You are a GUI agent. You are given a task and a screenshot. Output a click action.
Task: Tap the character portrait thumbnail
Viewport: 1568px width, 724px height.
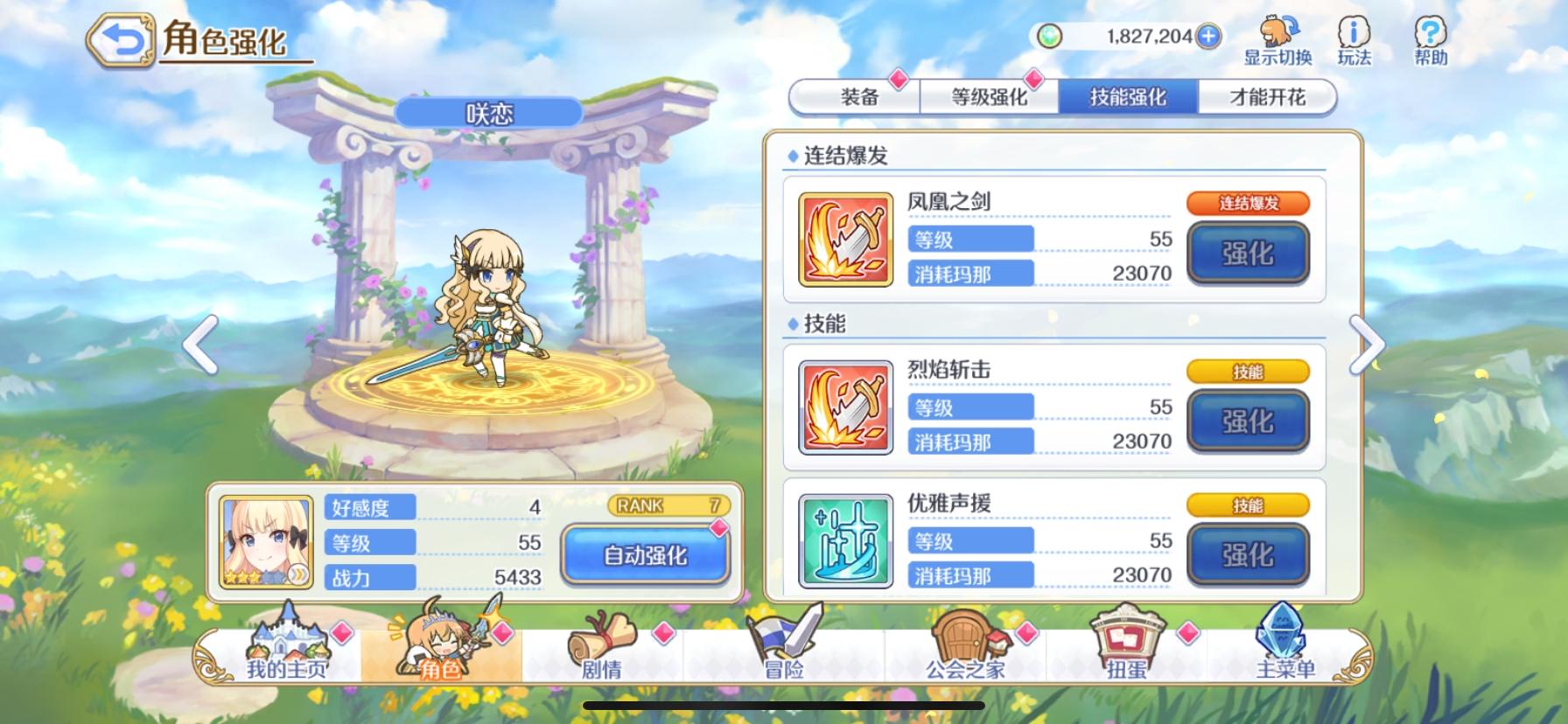coord(264,543)
